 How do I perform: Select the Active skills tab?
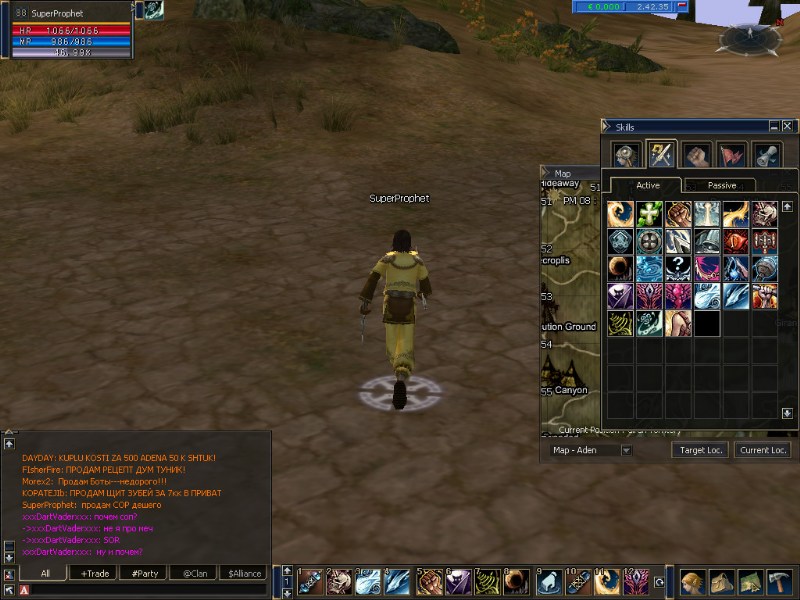point(648,186)
